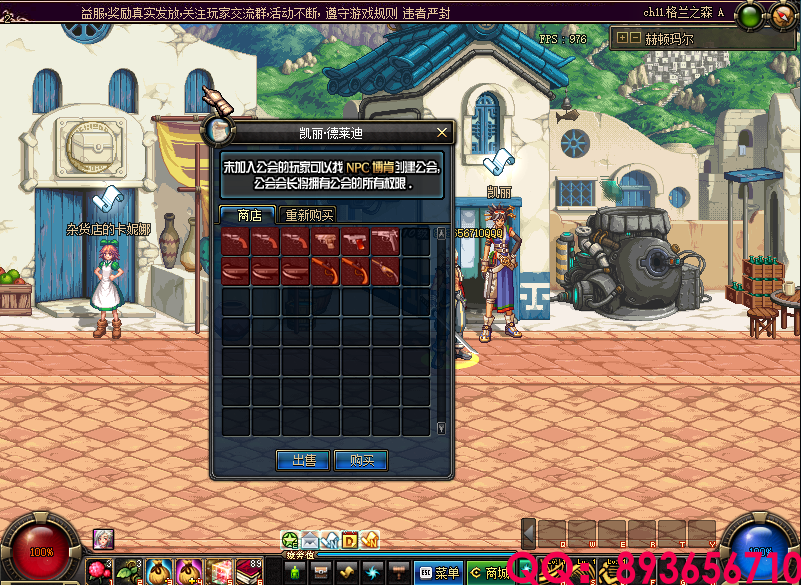The height and width of the screenshot is (585, 801).
Task: Click the scroll-down arrow of shop list
Action: tap(441, 428)
